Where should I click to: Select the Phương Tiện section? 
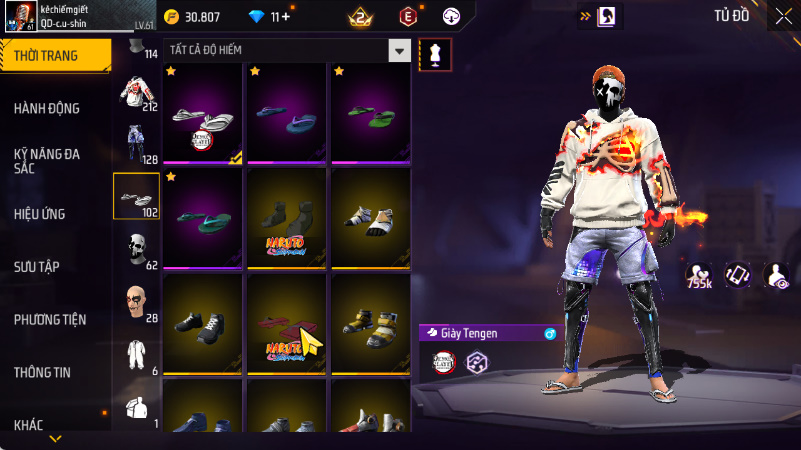pyautogui.click(x=50, y=319)
